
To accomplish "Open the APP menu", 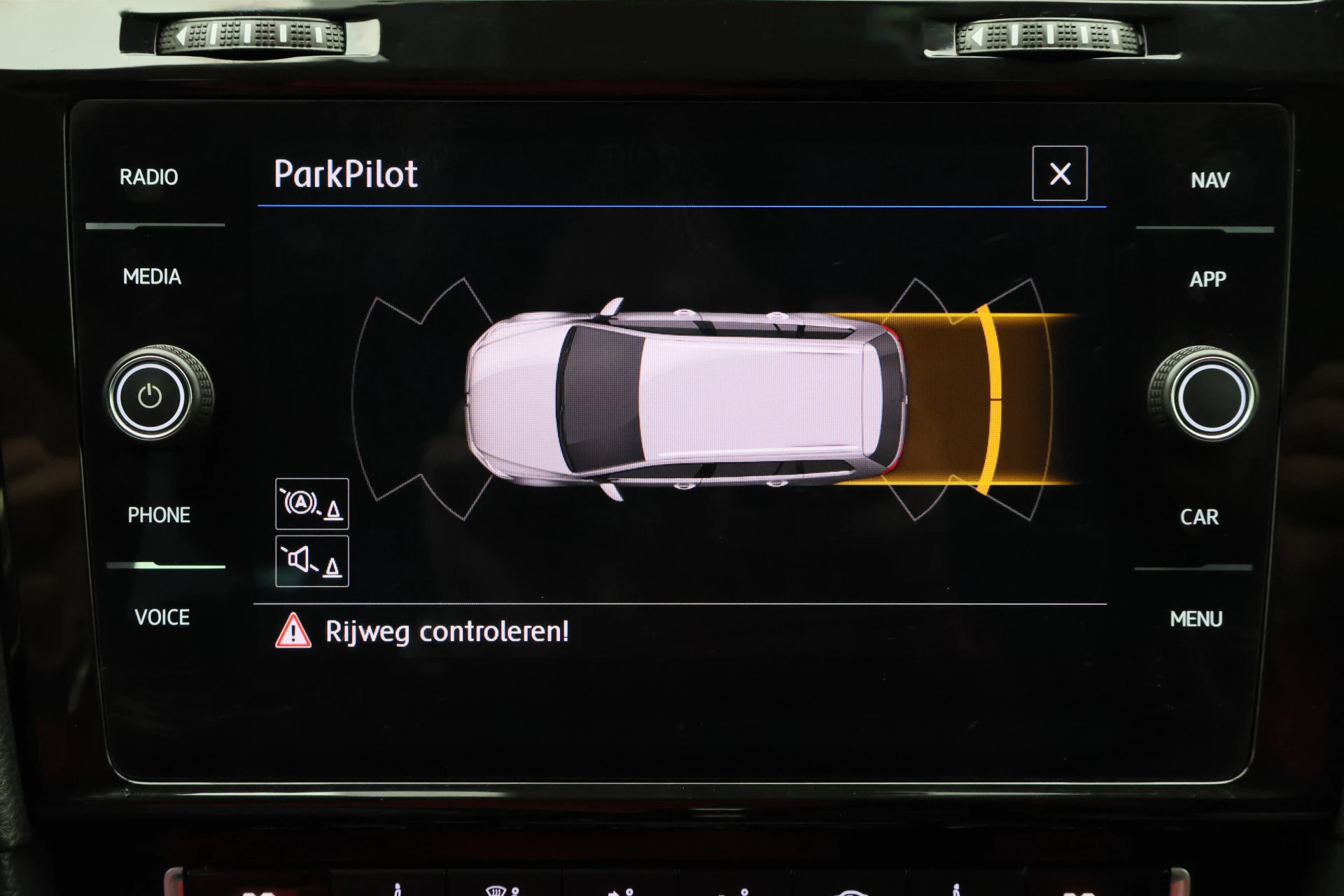I will (x=1207, y=279).
